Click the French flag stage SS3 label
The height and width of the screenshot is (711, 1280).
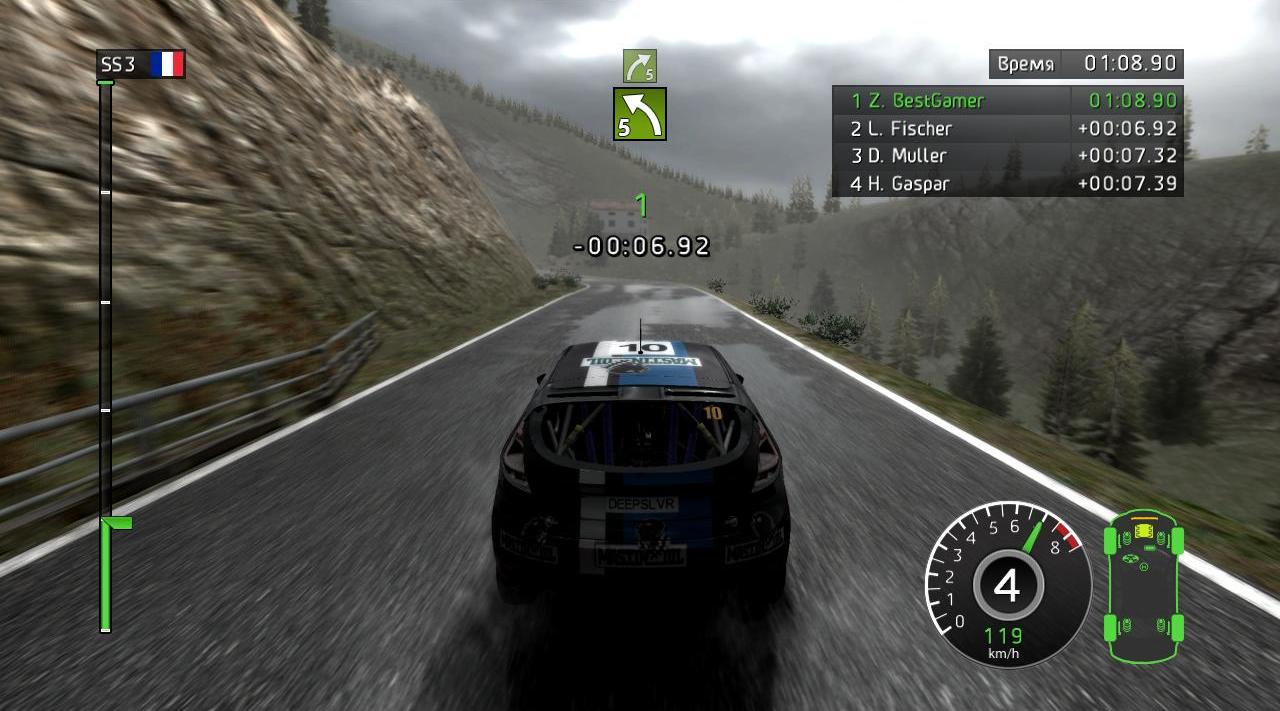click(141, 65)
